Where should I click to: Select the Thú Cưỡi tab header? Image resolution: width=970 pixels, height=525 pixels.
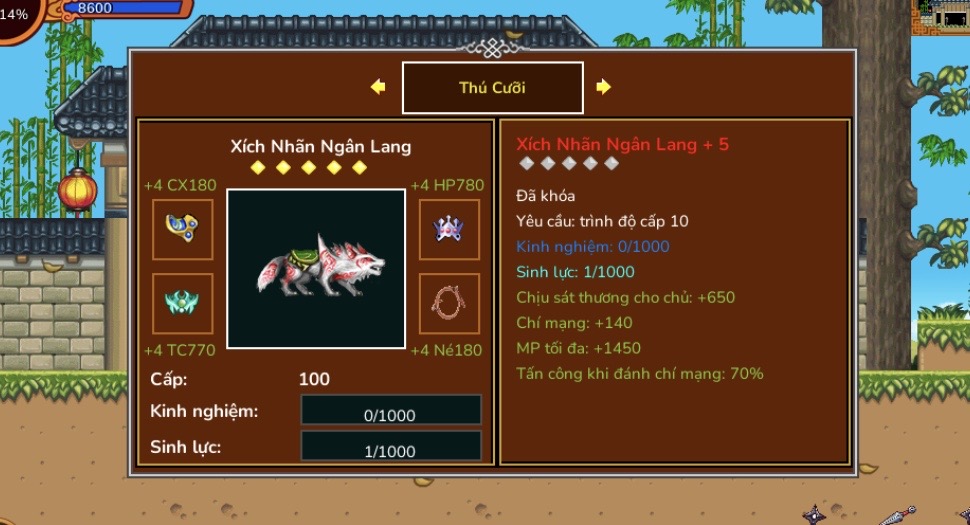[x=492, y=88]
